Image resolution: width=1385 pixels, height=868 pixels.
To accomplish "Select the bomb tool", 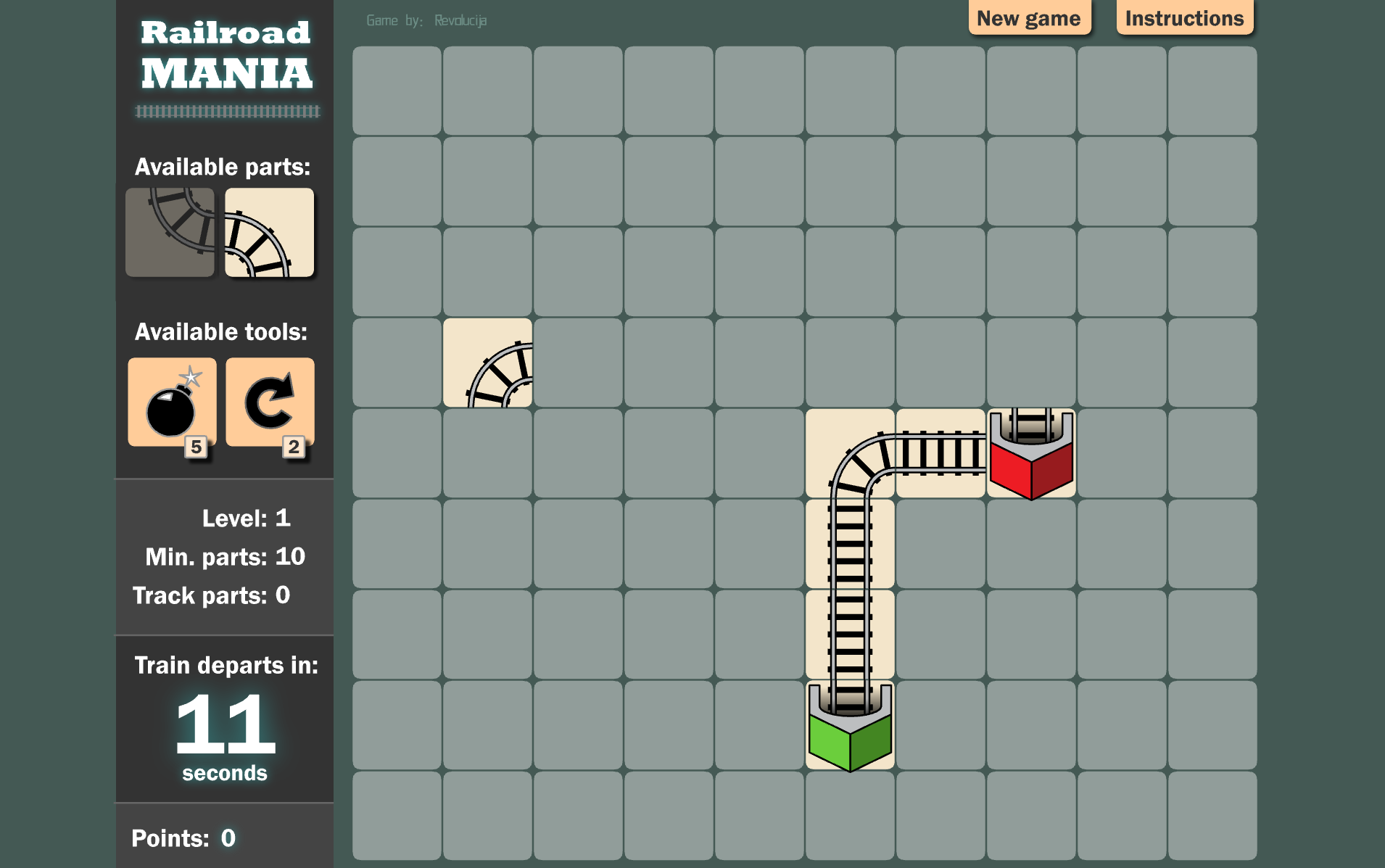I will tap(172, 402).
